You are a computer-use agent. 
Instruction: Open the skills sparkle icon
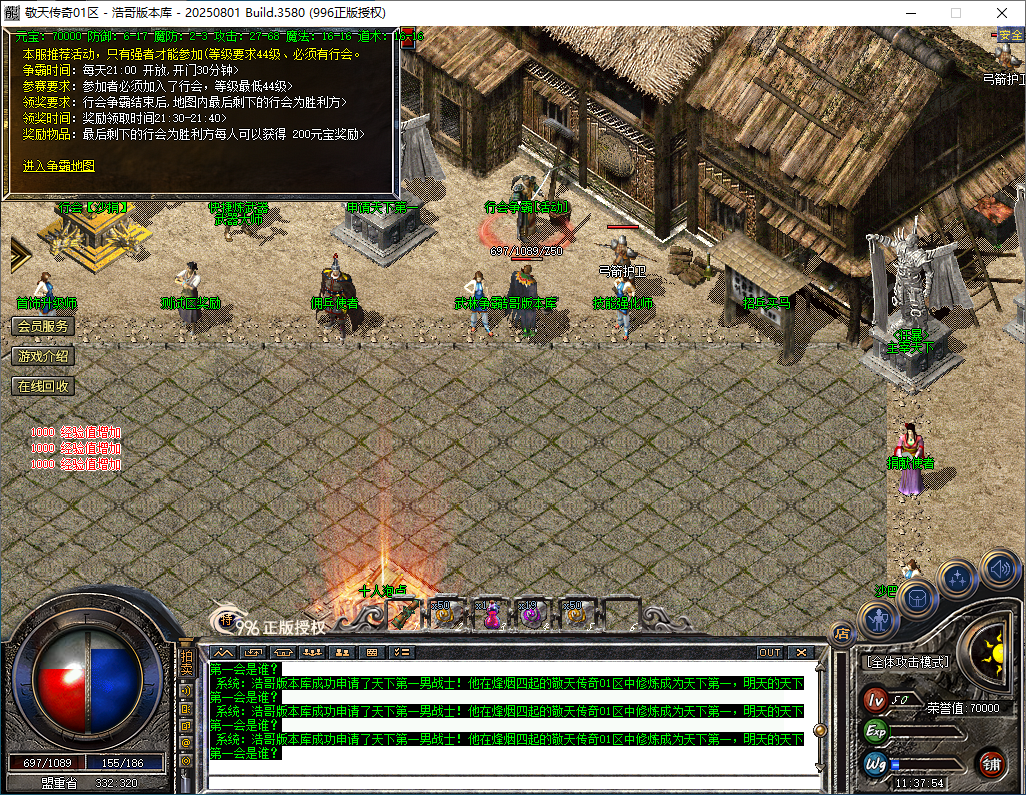[958, 578]
